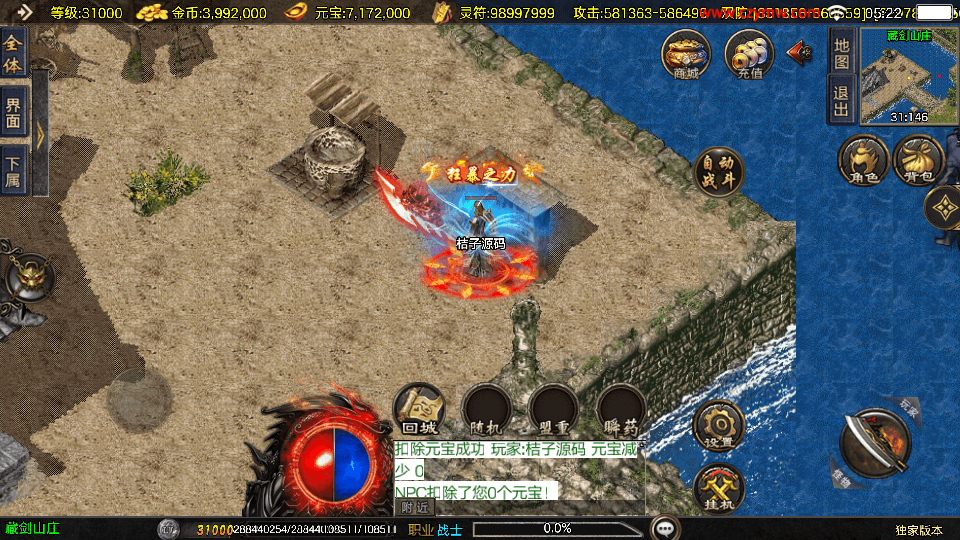Open the 商城 shop
The height and width of the screenshot is (540, 960).
[686, 54]
